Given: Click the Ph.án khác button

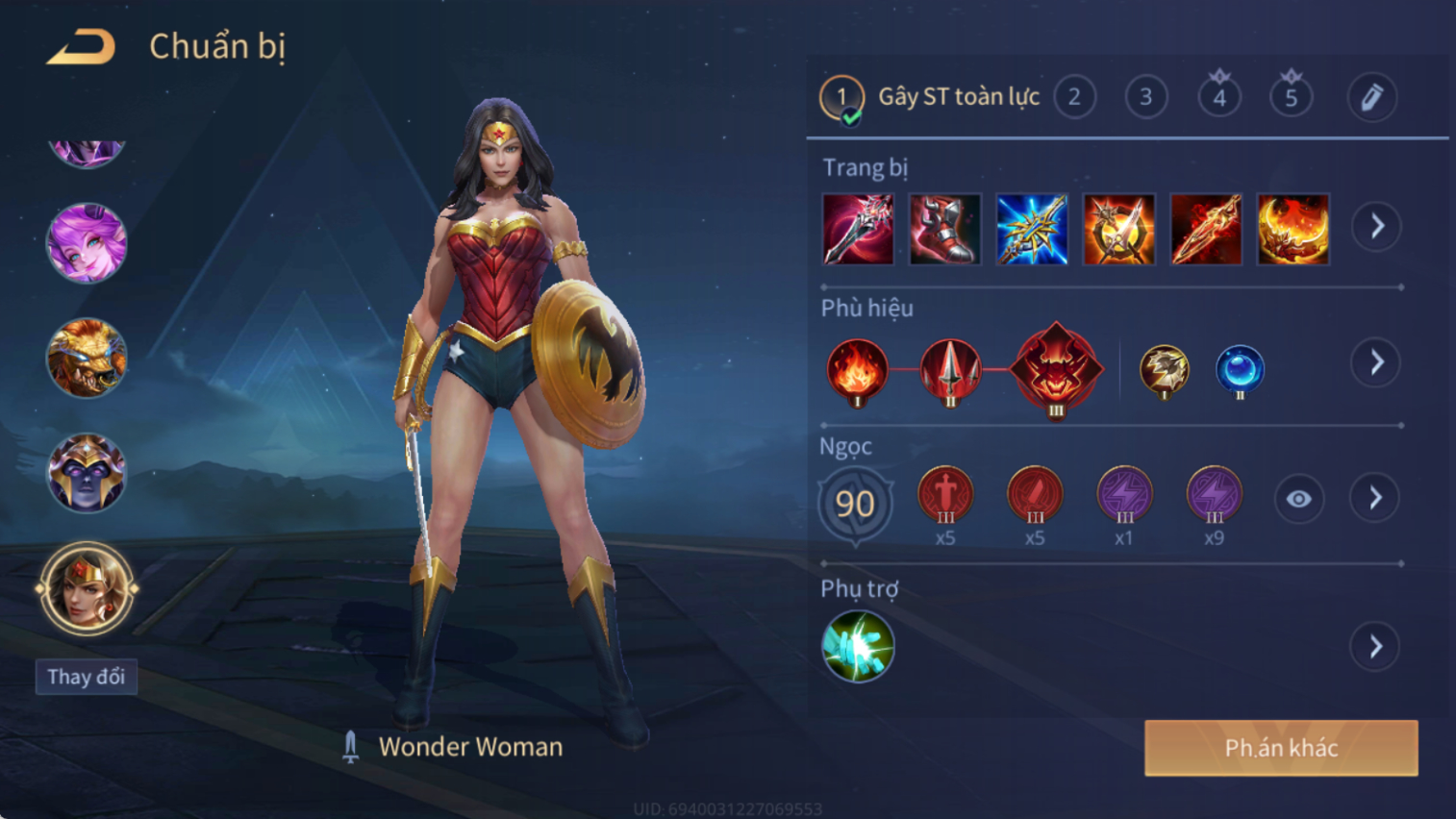Looking at the screenshot, I should [1280, 748].
